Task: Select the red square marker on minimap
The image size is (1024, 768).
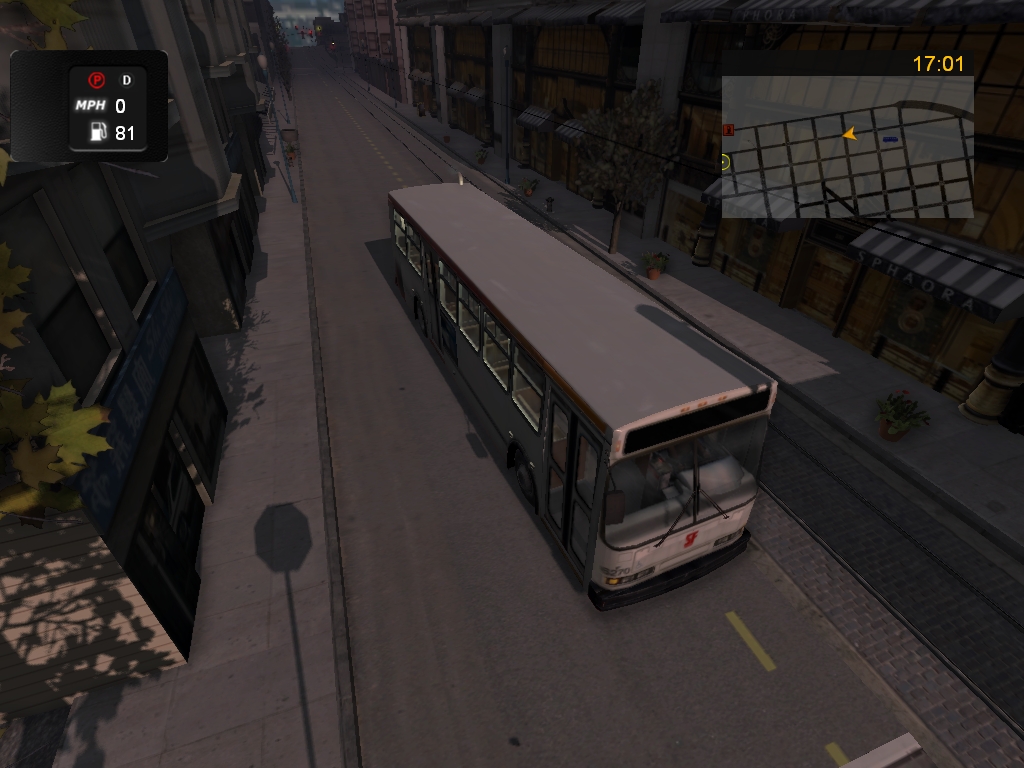Action: coord(728,129)
